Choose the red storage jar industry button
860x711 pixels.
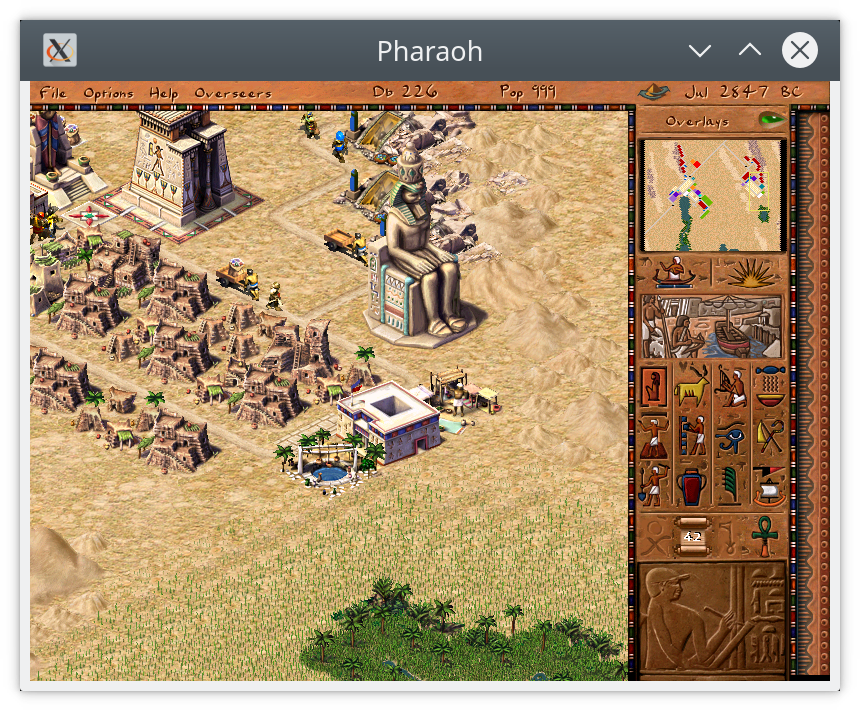[x=692, y=487]
